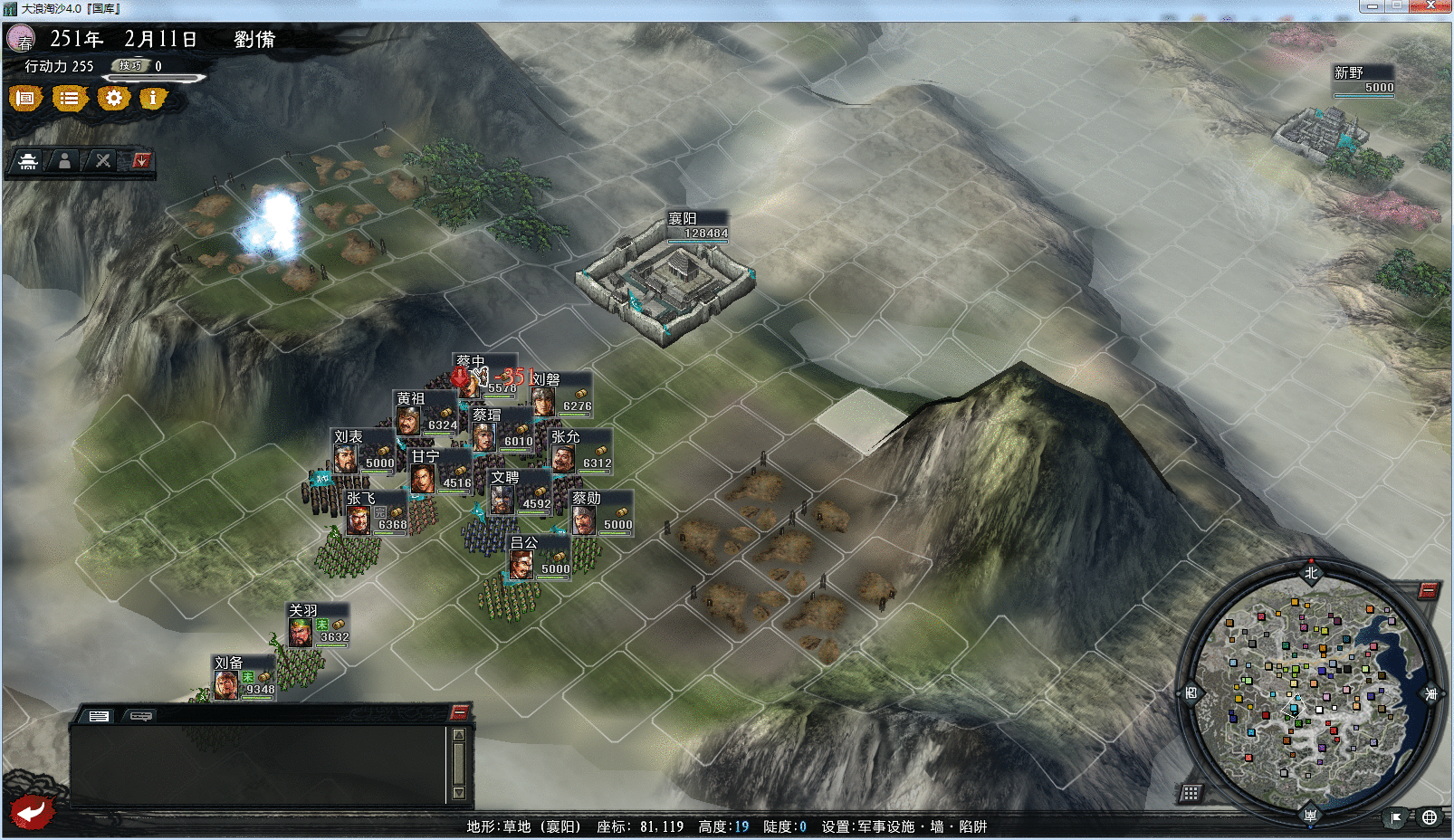This screenshot has height=840, width=1454.
Task: Click the circular minimap
Action: click(x=1310, y=693)
